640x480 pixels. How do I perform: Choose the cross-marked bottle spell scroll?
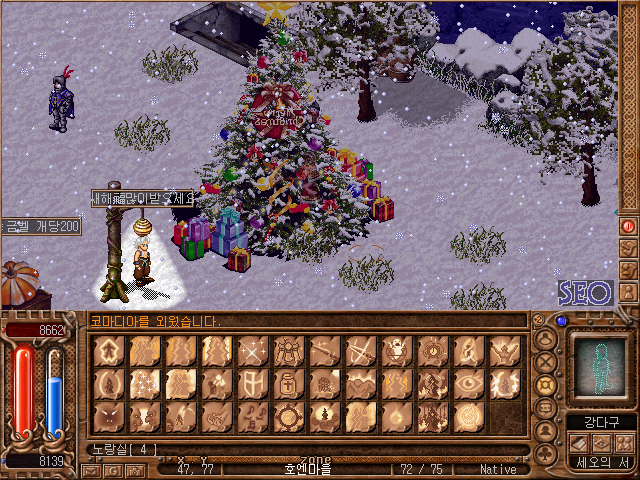pyautogui.click(x=288, y=383)
